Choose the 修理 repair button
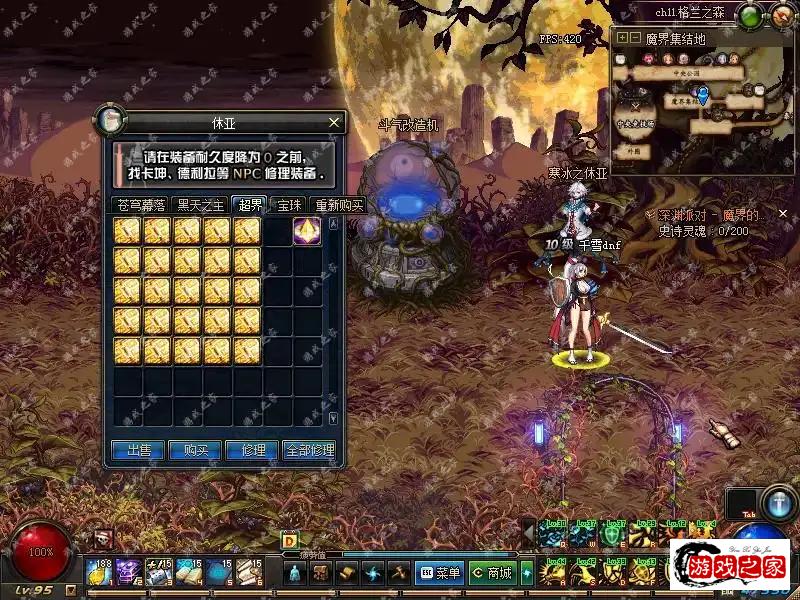The width and height of the screenshot is (800, 600). click(x=252, y=450)
